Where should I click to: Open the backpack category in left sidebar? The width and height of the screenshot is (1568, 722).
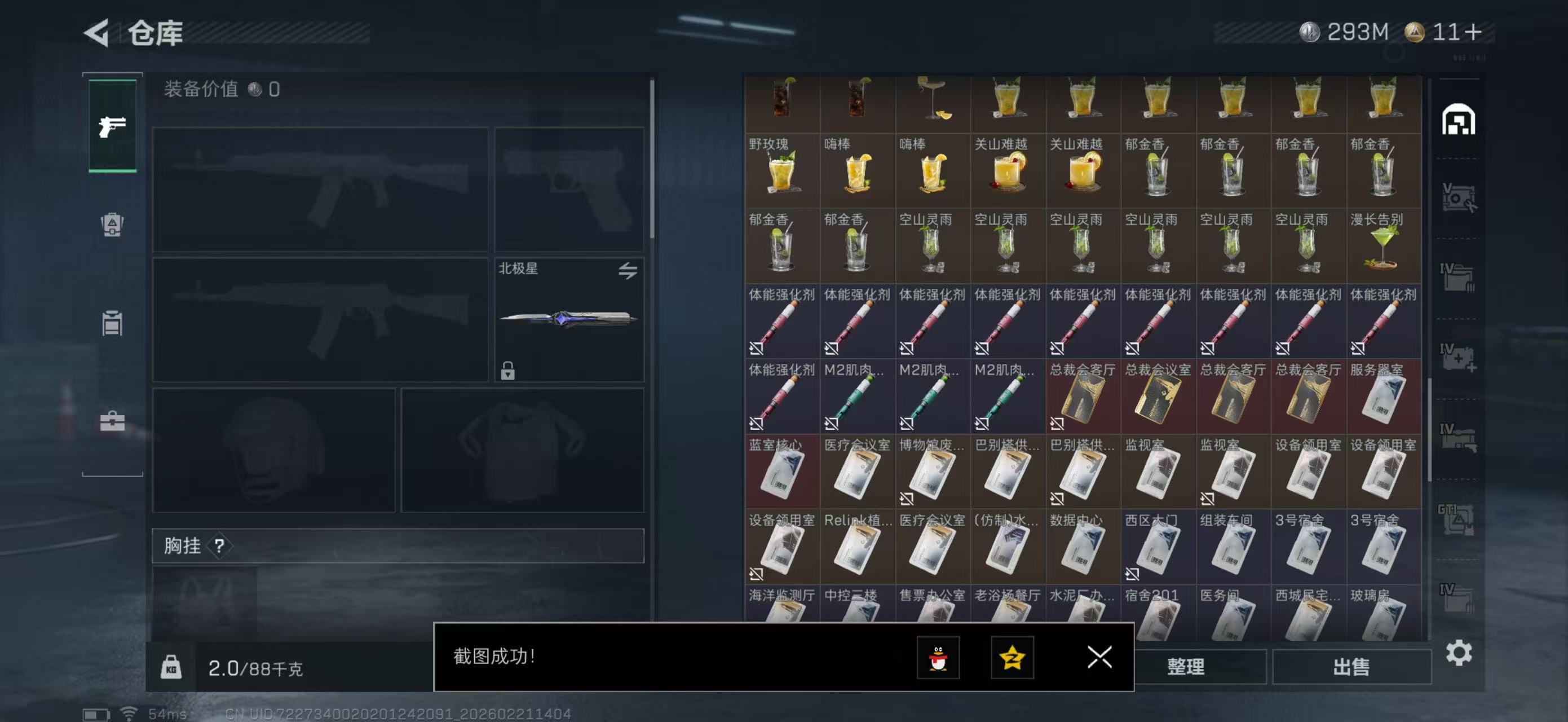click(x=113, y=224)
